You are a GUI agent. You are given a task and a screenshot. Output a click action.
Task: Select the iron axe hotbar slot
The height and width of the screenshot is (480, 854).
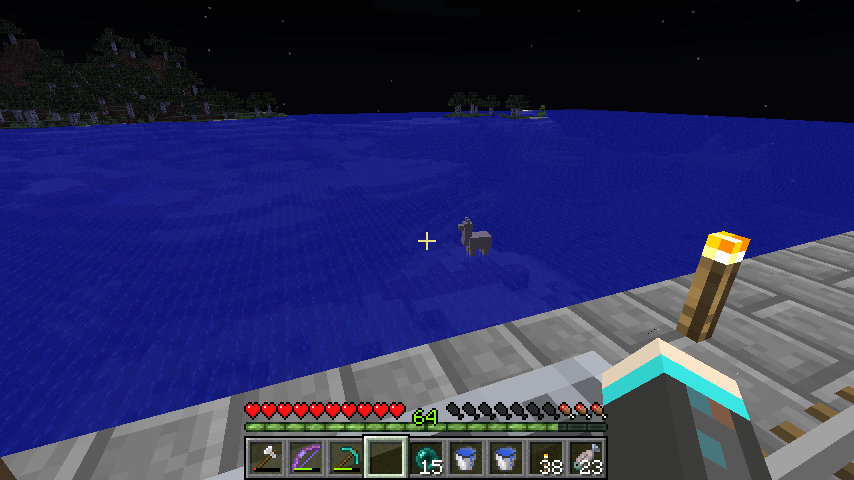[x=265, y=459]
